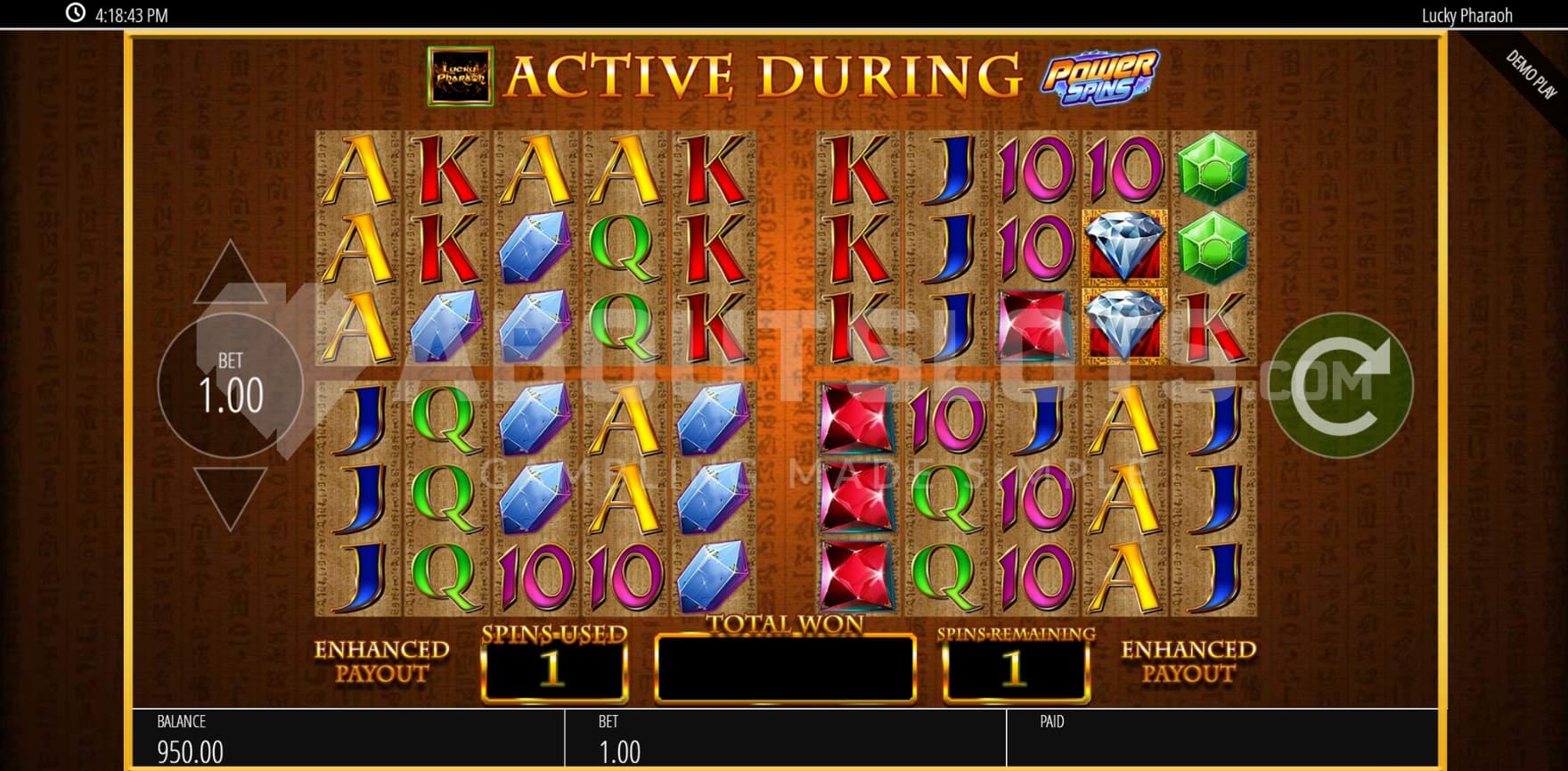The height and width of the screenshot is (771, 1568).
Task: Spin the reels with the green button
Action: 1340,385
